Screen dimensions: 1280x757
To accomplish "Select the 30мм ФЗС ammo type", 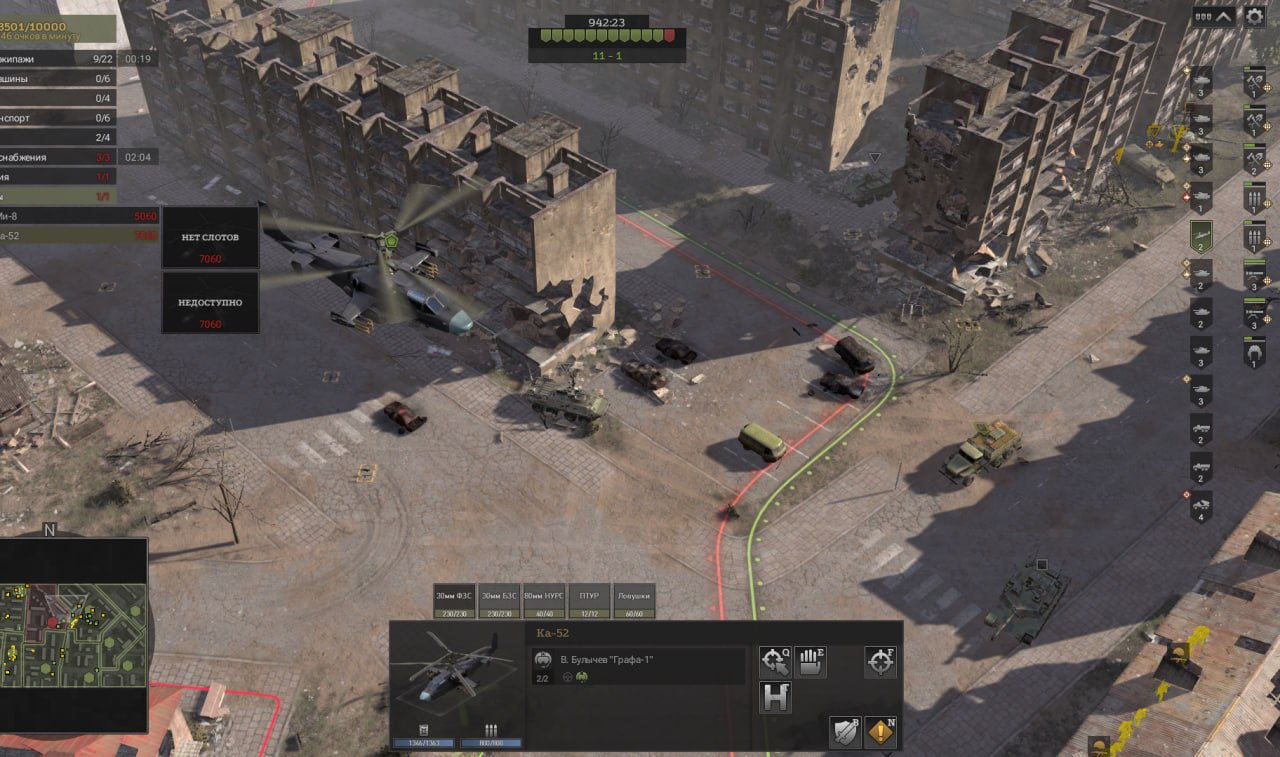I will tap(454, 600).
